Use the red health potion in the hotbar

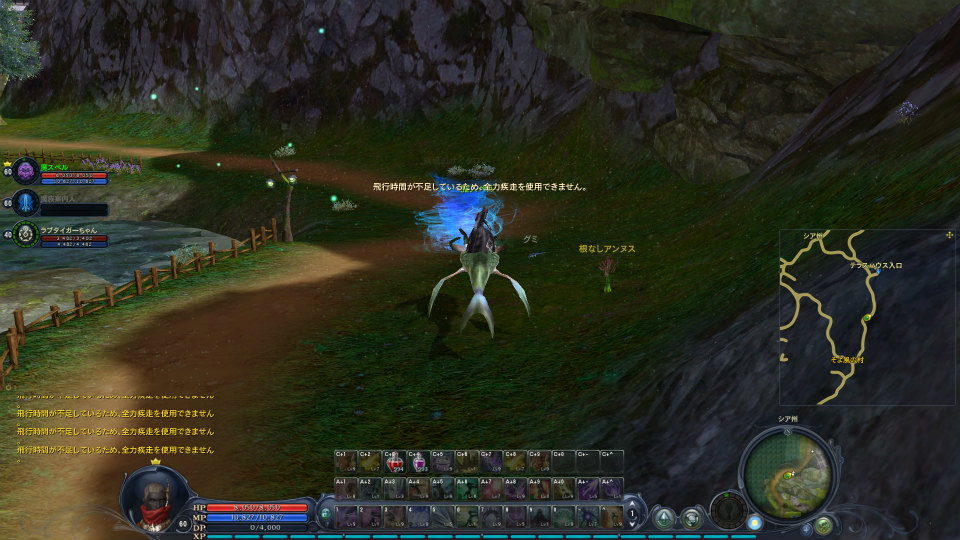(x=395, y=461)
